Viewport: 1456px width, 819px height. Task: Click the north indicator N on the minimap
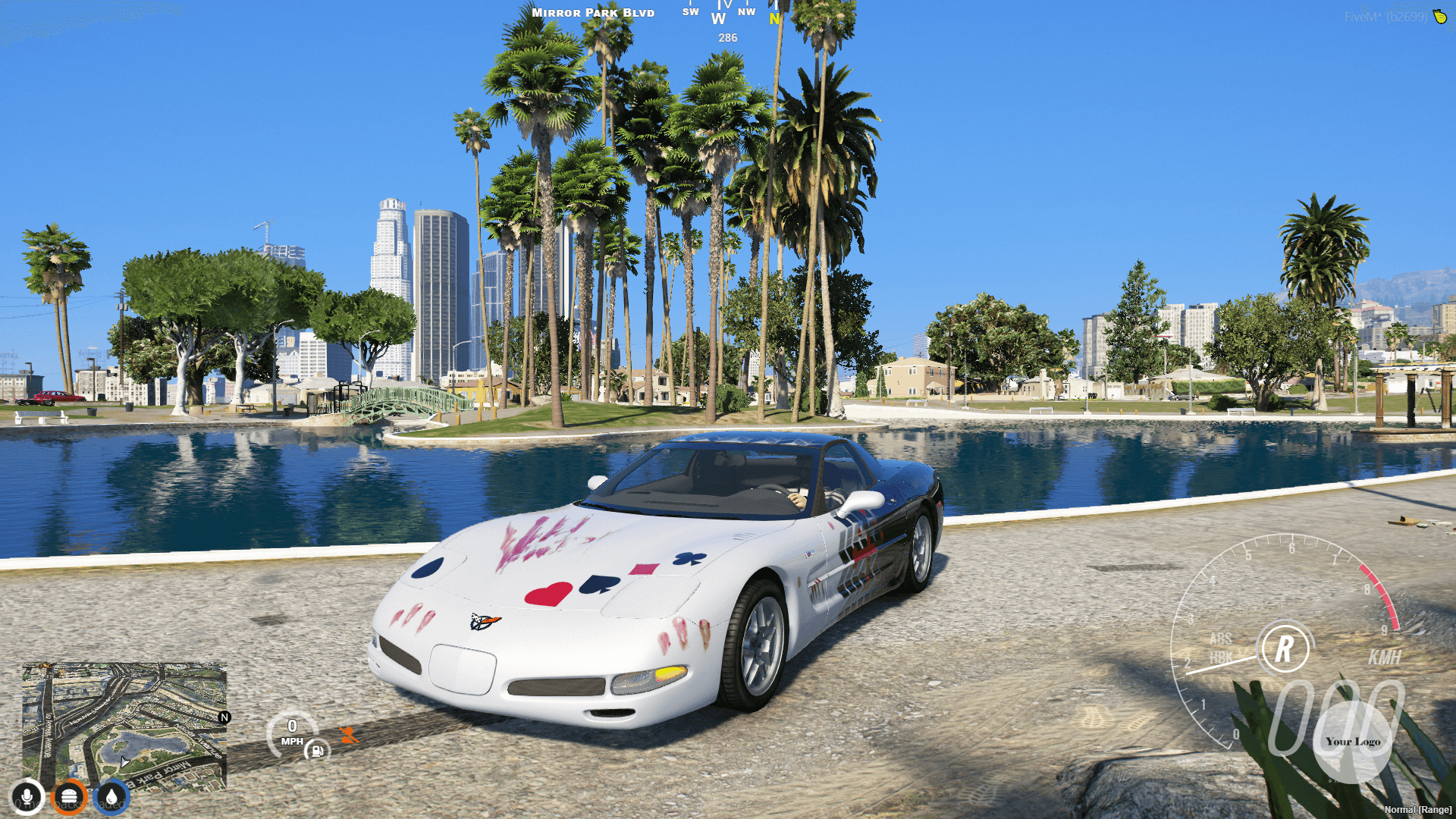click(x=224, y=716)
